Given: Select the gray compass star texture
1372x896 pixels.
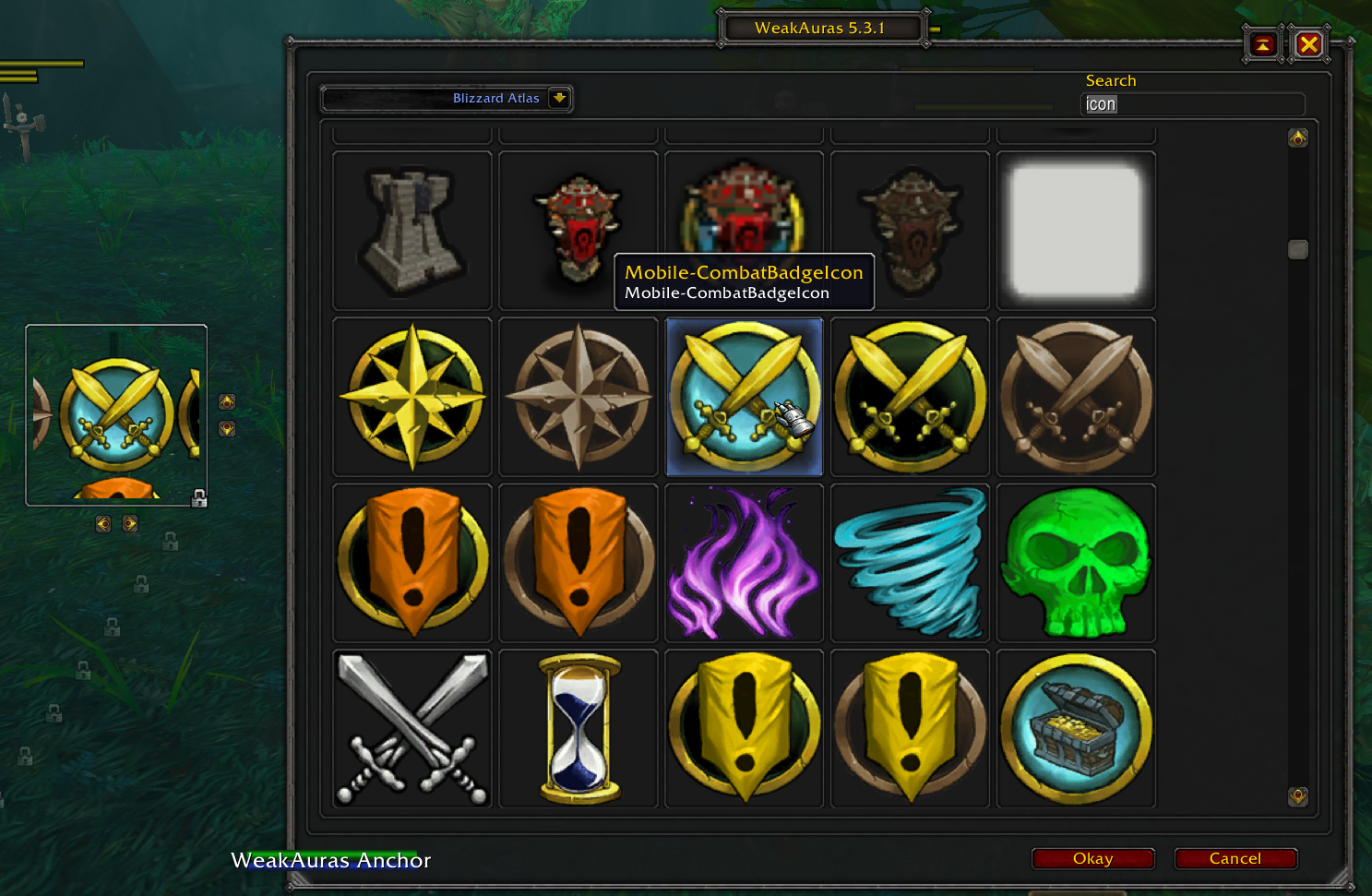Looking at the screenshot, I should pos(578,397).
